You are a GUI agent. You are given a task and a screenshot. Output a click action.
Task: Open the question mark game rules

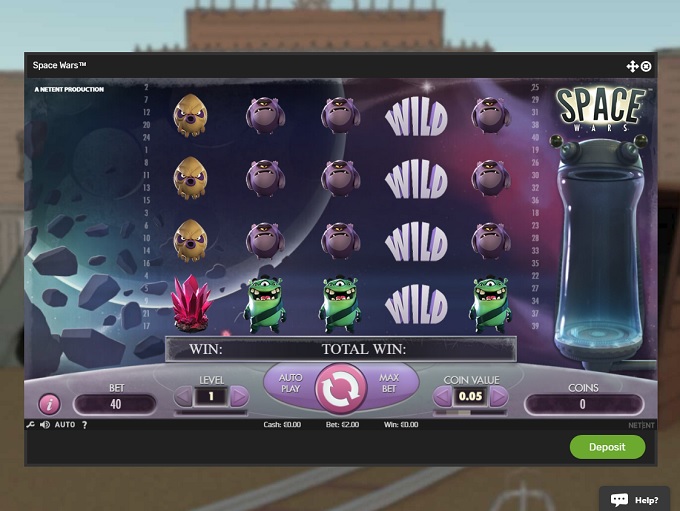point(84,425)
